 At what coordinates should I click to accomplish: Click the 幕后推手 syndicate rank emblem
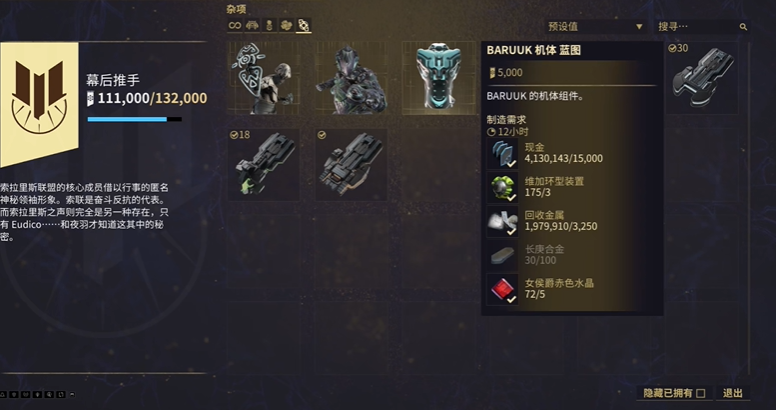pyautogui.click(x=40, y=98)
